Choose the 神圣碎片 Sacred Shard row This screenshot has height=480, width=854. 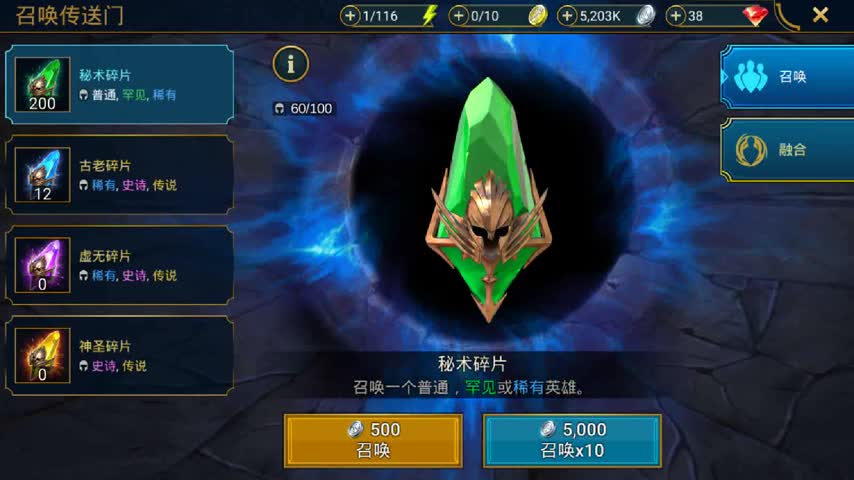(120, 355)
